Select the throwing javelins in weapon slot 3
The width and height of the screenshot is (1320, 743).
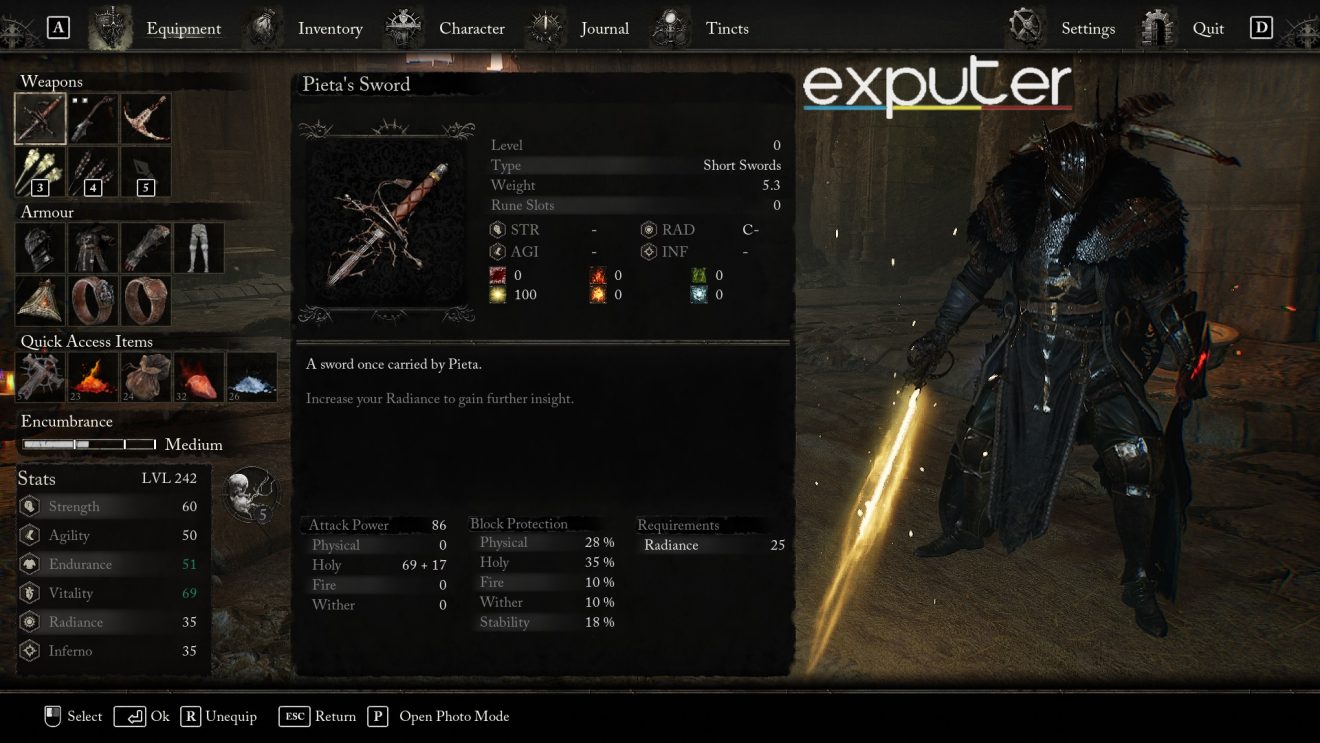(40, 170)
